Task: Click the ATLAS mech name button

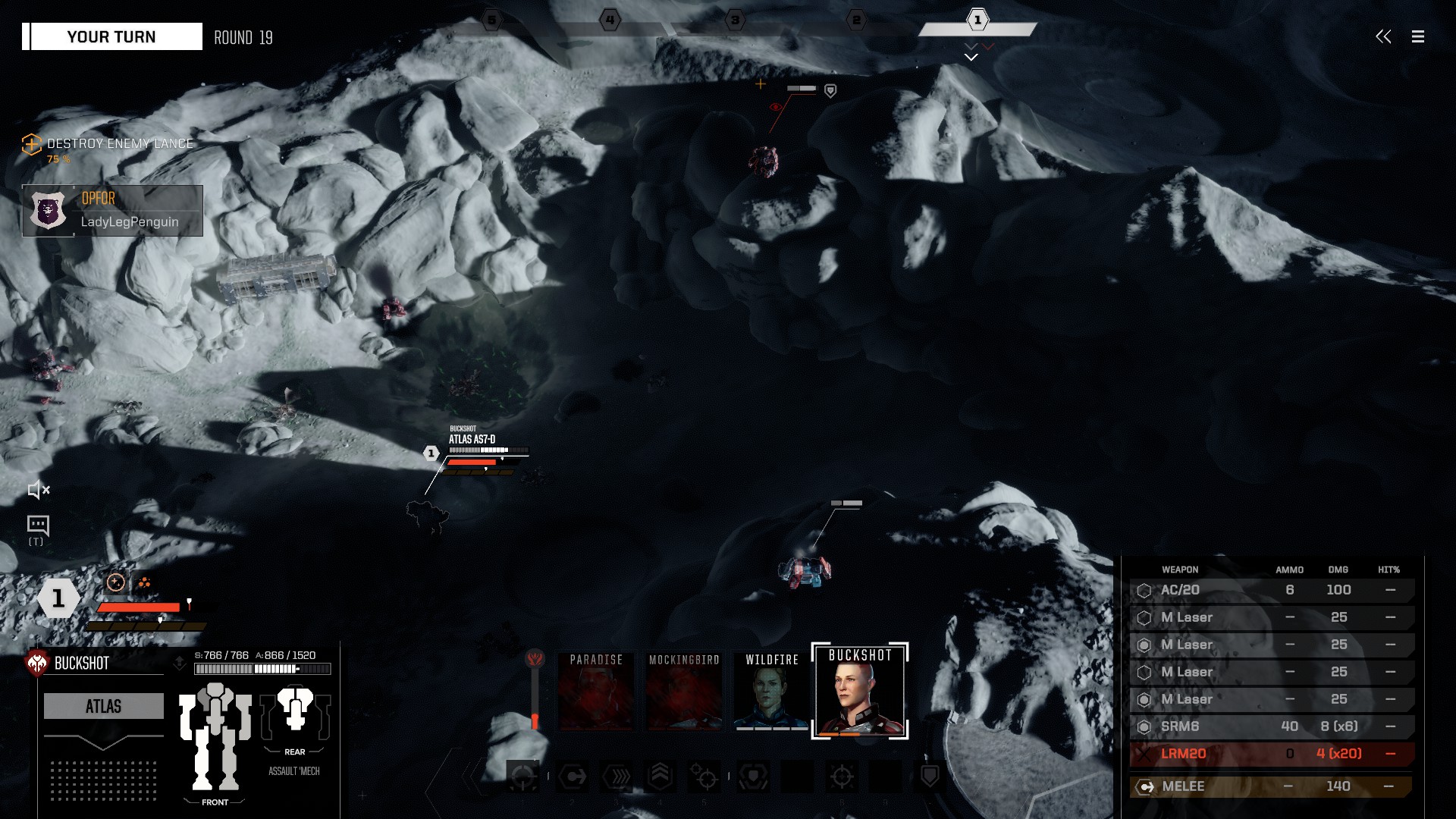Action: click(104, 706)
